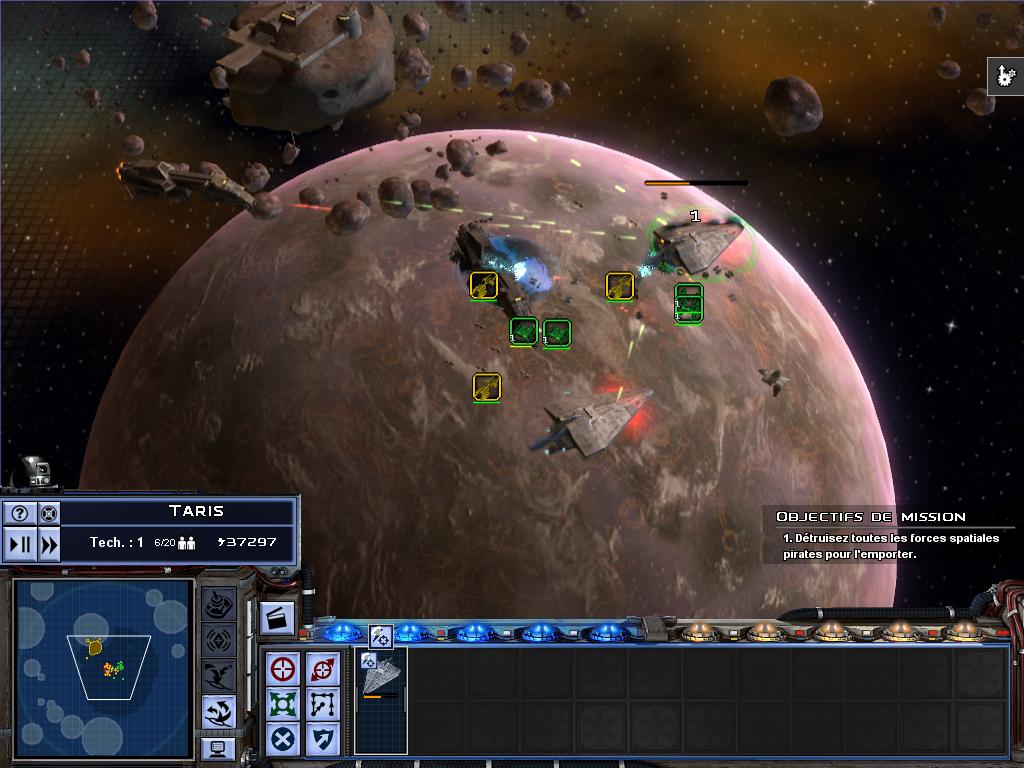This screenshot has height=768, width=1024.
Task: Open the Objectifs de Mission panel
Action: [870, 517]
